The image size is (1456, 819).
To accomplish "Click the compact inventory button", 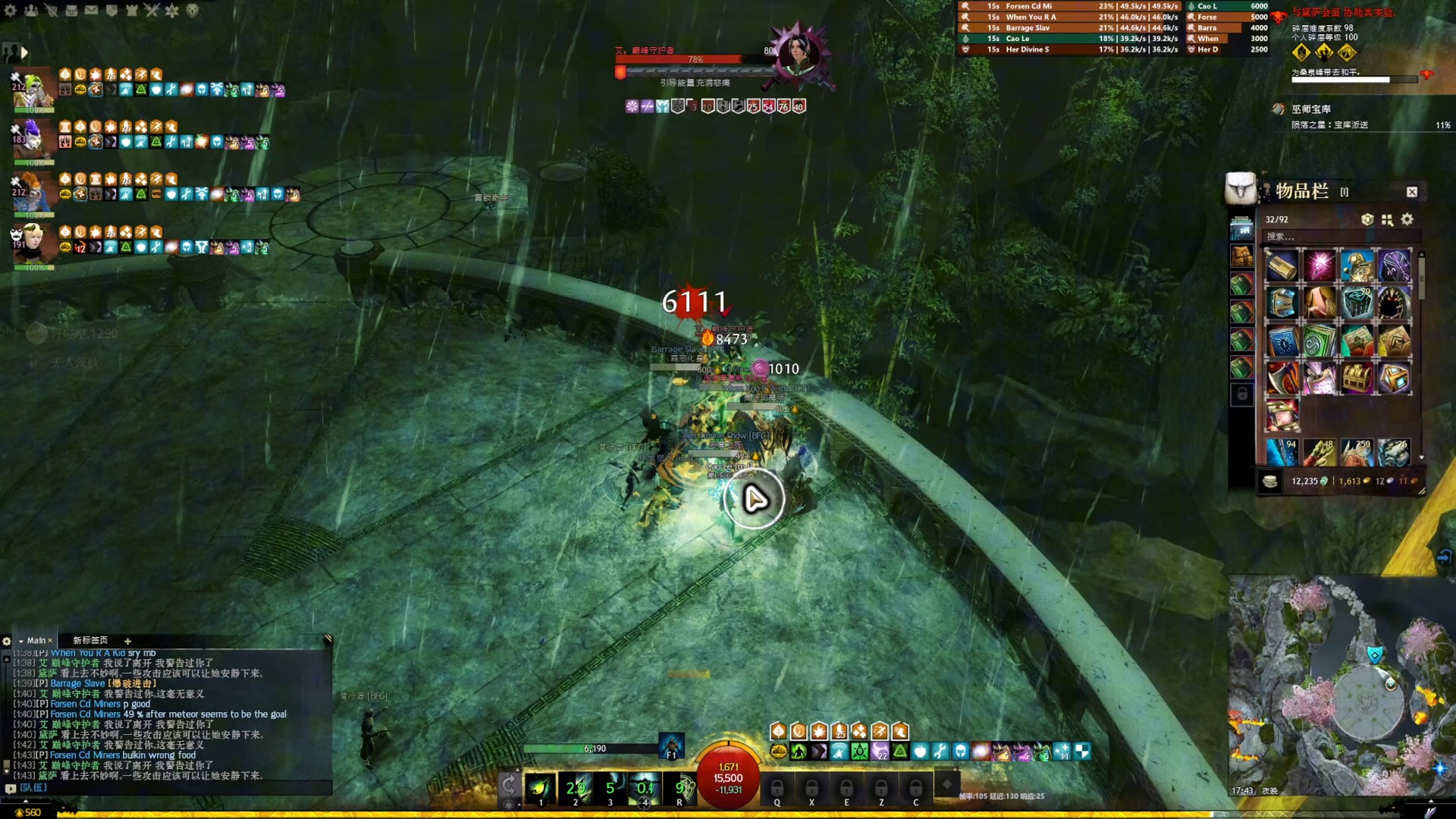I will [x=1387, y=219].
